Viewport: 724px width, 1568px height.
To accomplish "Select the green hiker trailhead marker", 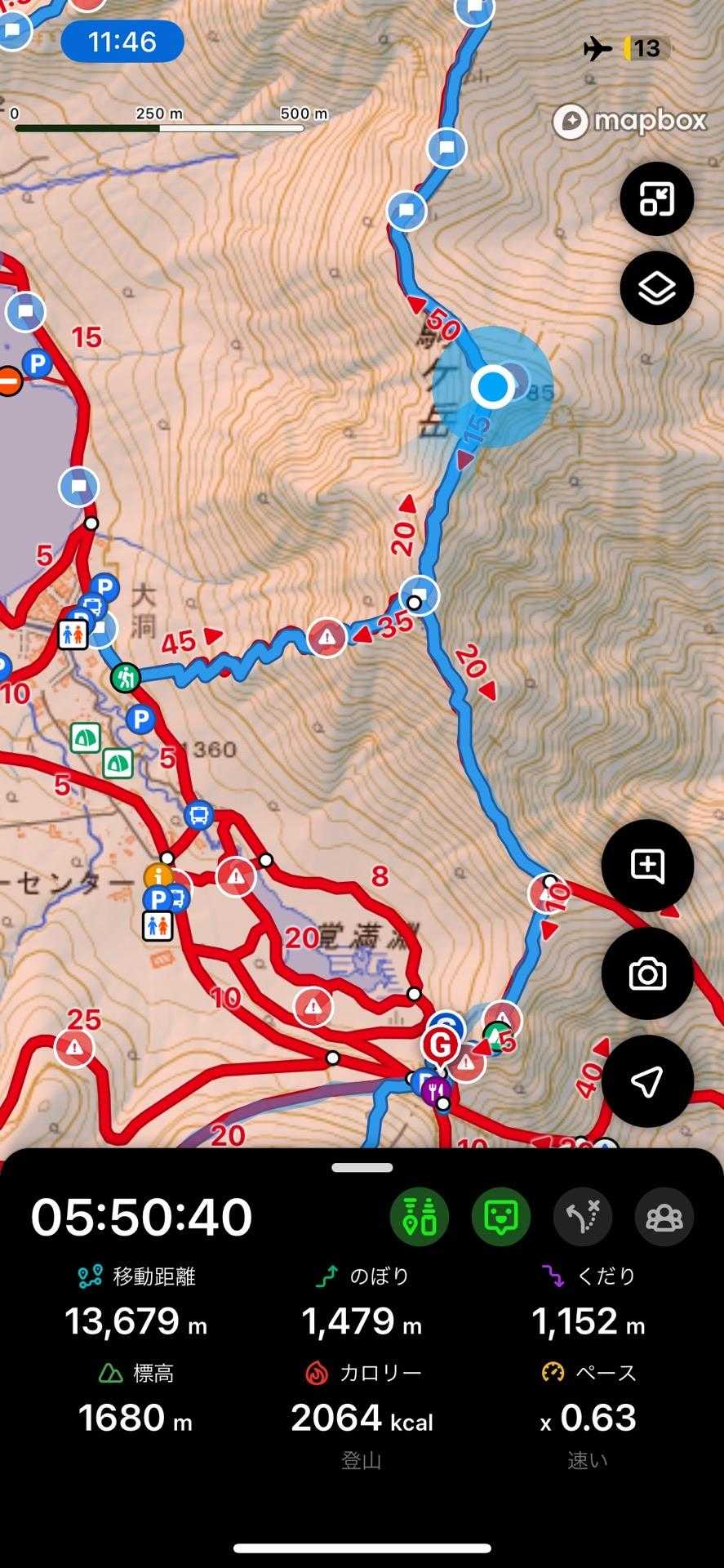I will pos(126,677).
